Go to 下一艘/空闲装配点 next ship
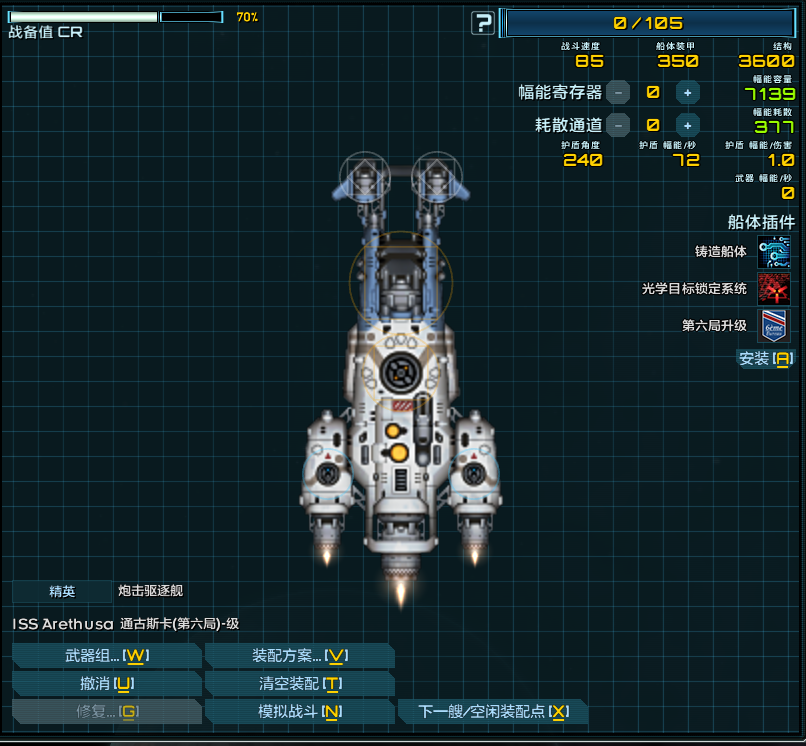The width and height of the screenshot is (806, 746). click(x=493, y=712)
